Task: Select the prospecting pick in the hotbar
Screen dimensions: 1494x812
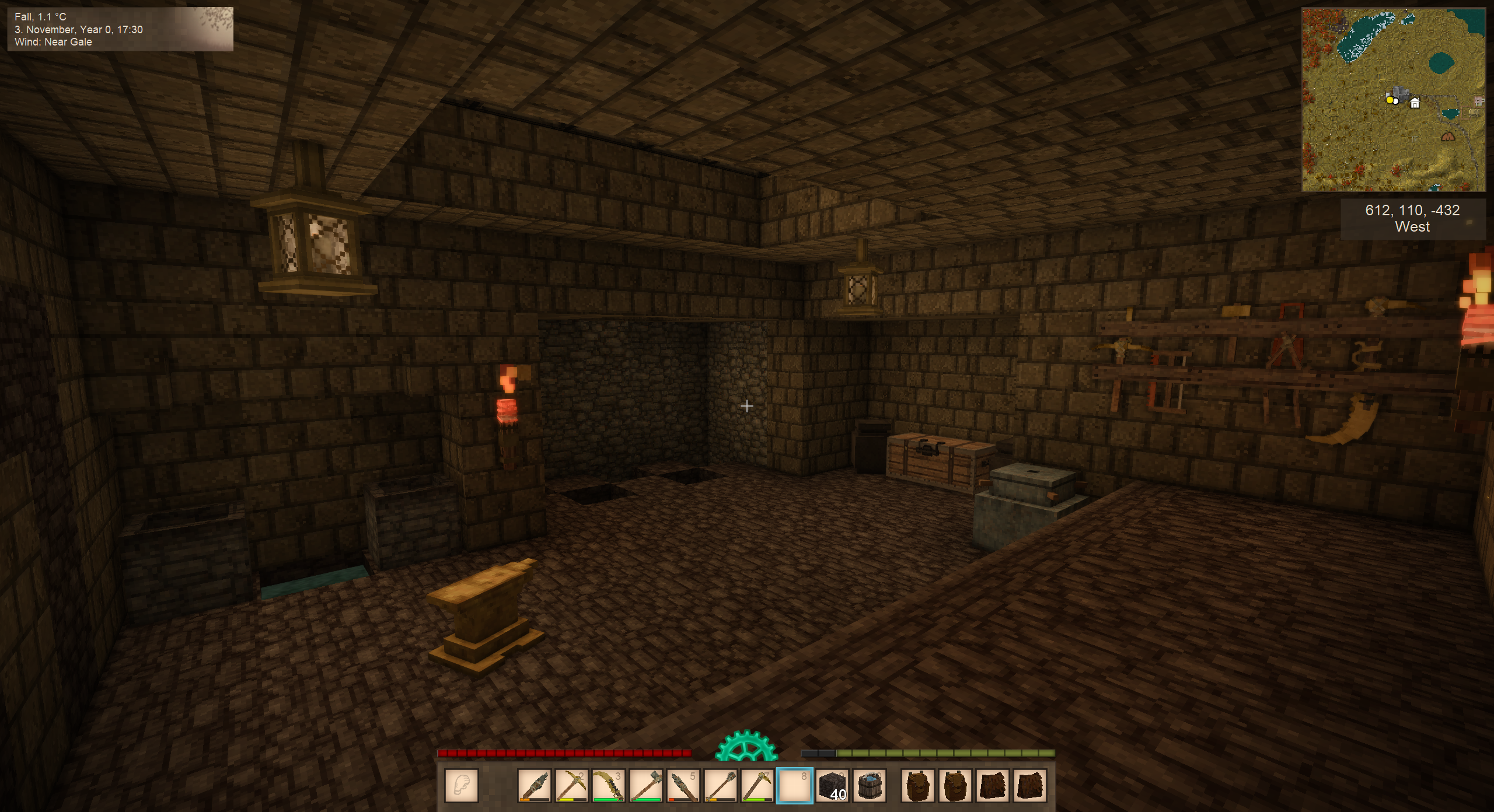Action: click(758, 785)
